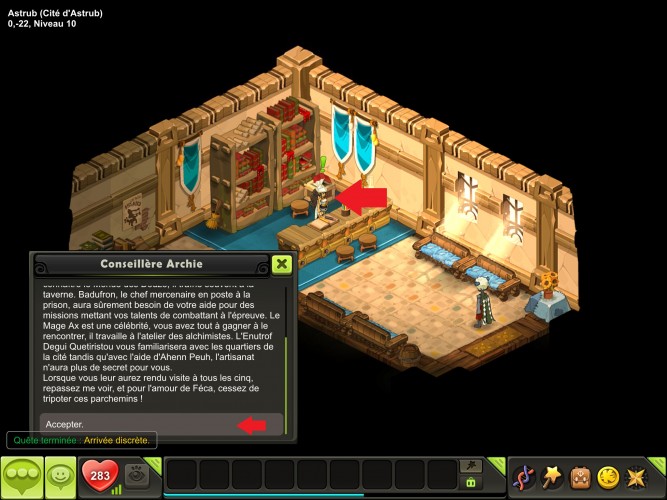Click the Arrivée discrète quest notification

point(80,440)
